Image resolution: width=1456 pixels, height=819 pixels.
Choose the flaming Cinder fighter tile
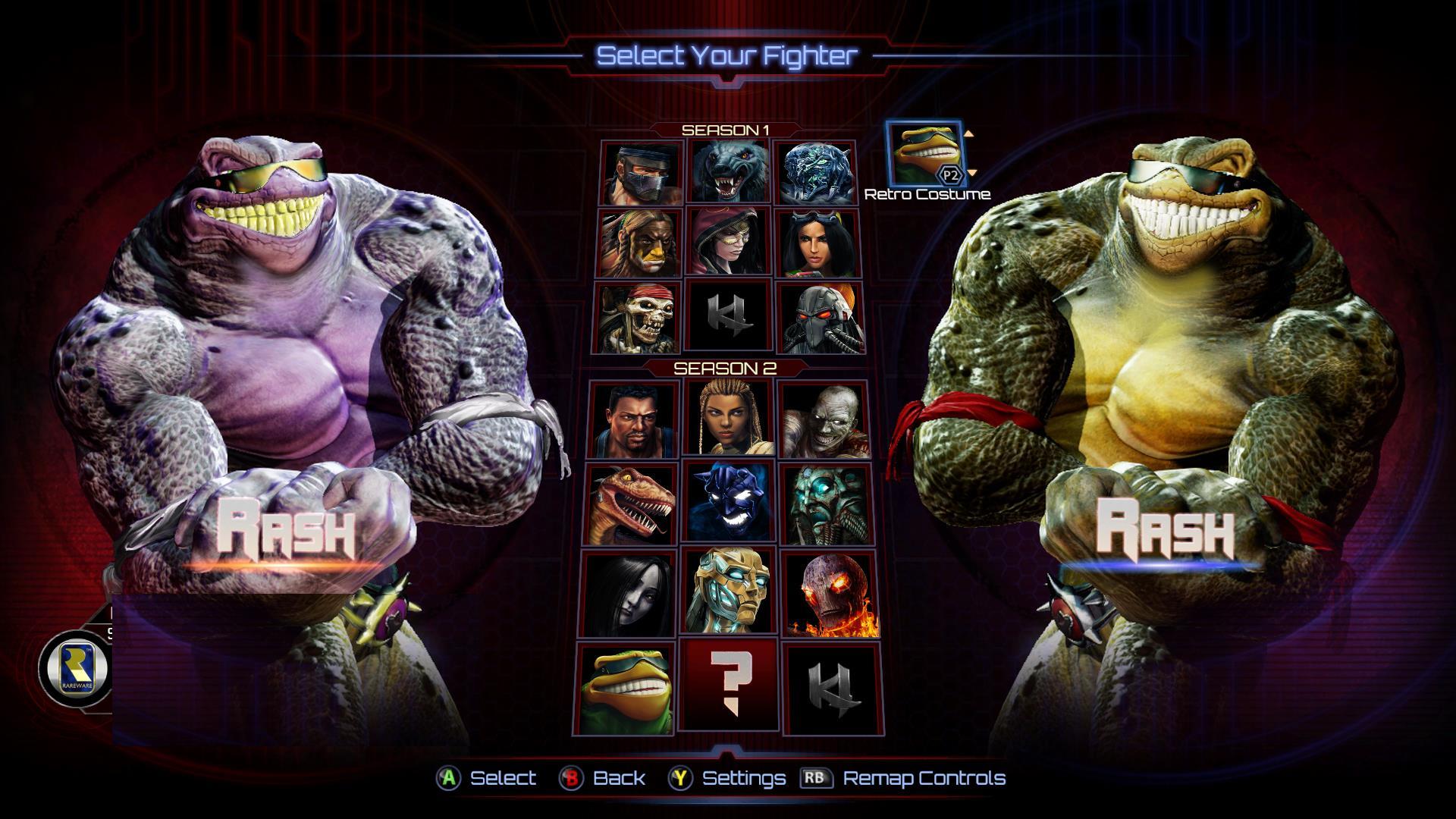pos(830,593)
